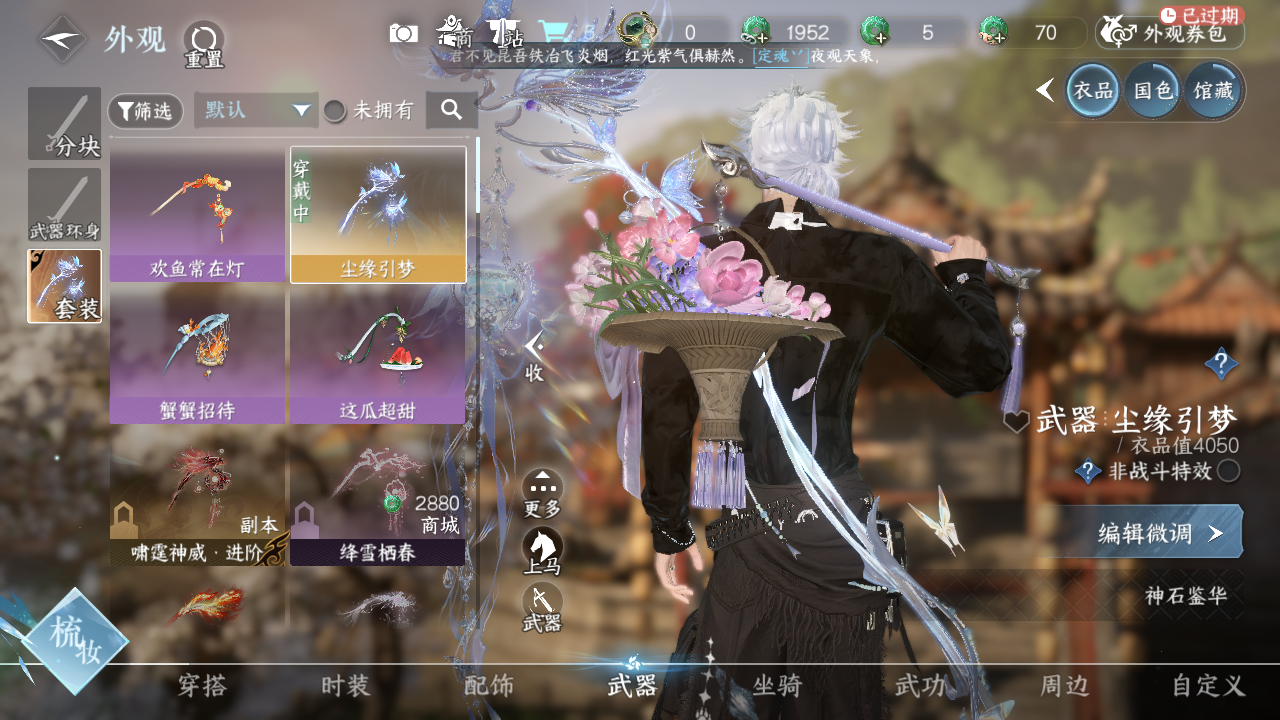This screenshot has width=1280, height=720.
Task: Switch to the 坐骑 bottom tab
Action: [777, 686]
